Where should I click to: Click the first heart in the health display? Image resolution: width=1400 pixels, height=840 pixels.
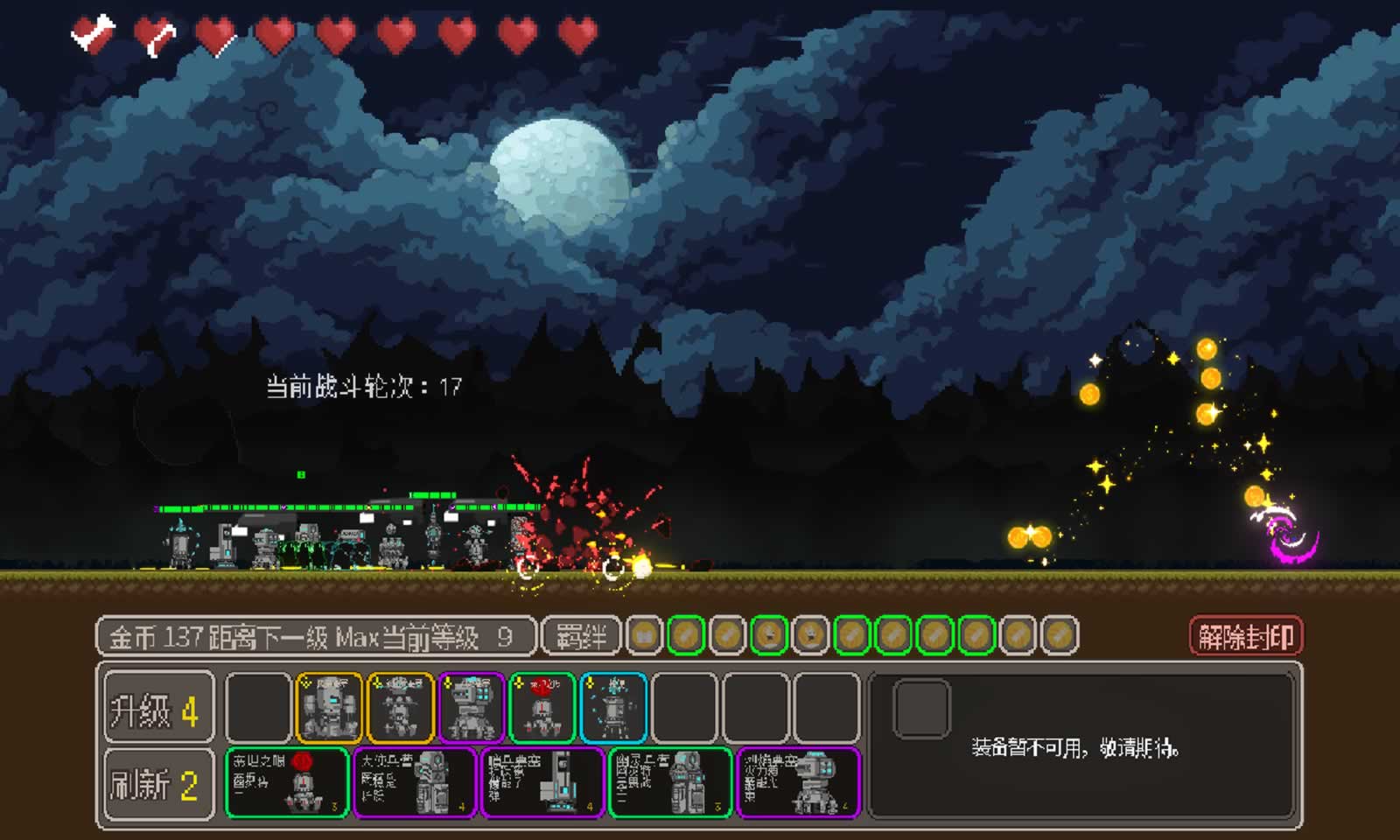pyautogui.click(x=94, y=31)
